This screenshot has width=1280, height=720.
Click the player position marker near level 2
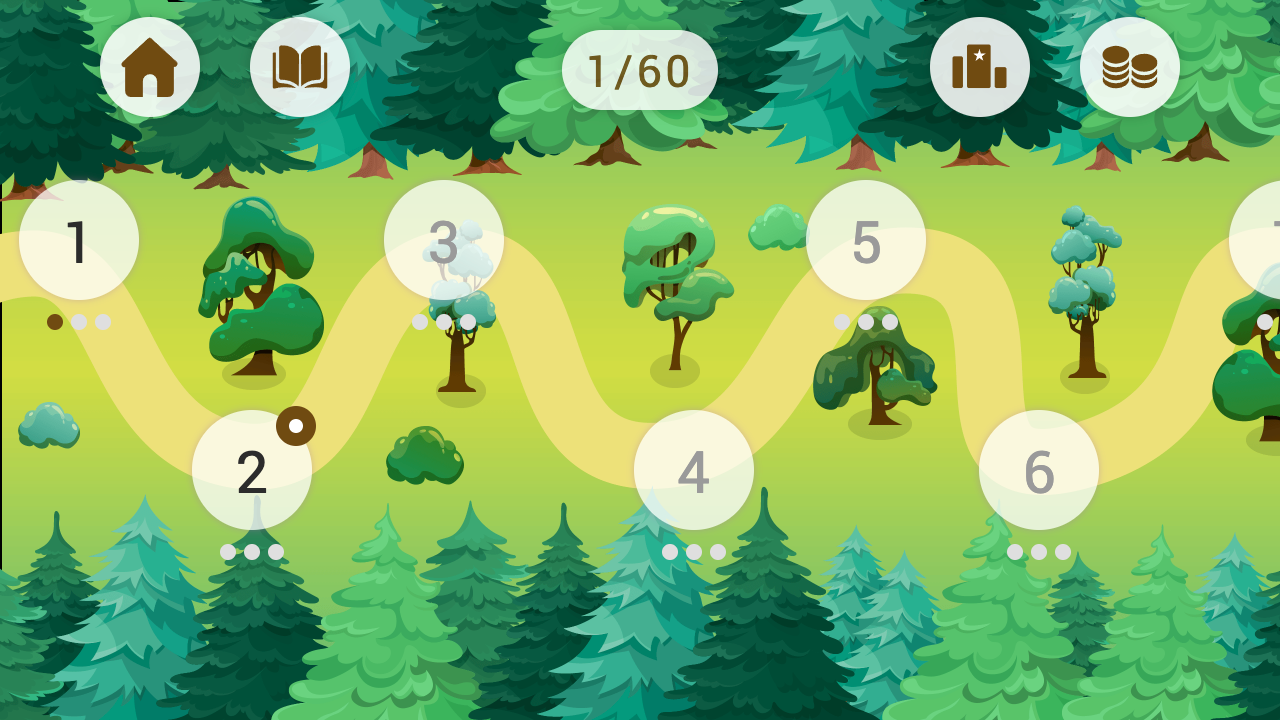(x=297, y=424)
